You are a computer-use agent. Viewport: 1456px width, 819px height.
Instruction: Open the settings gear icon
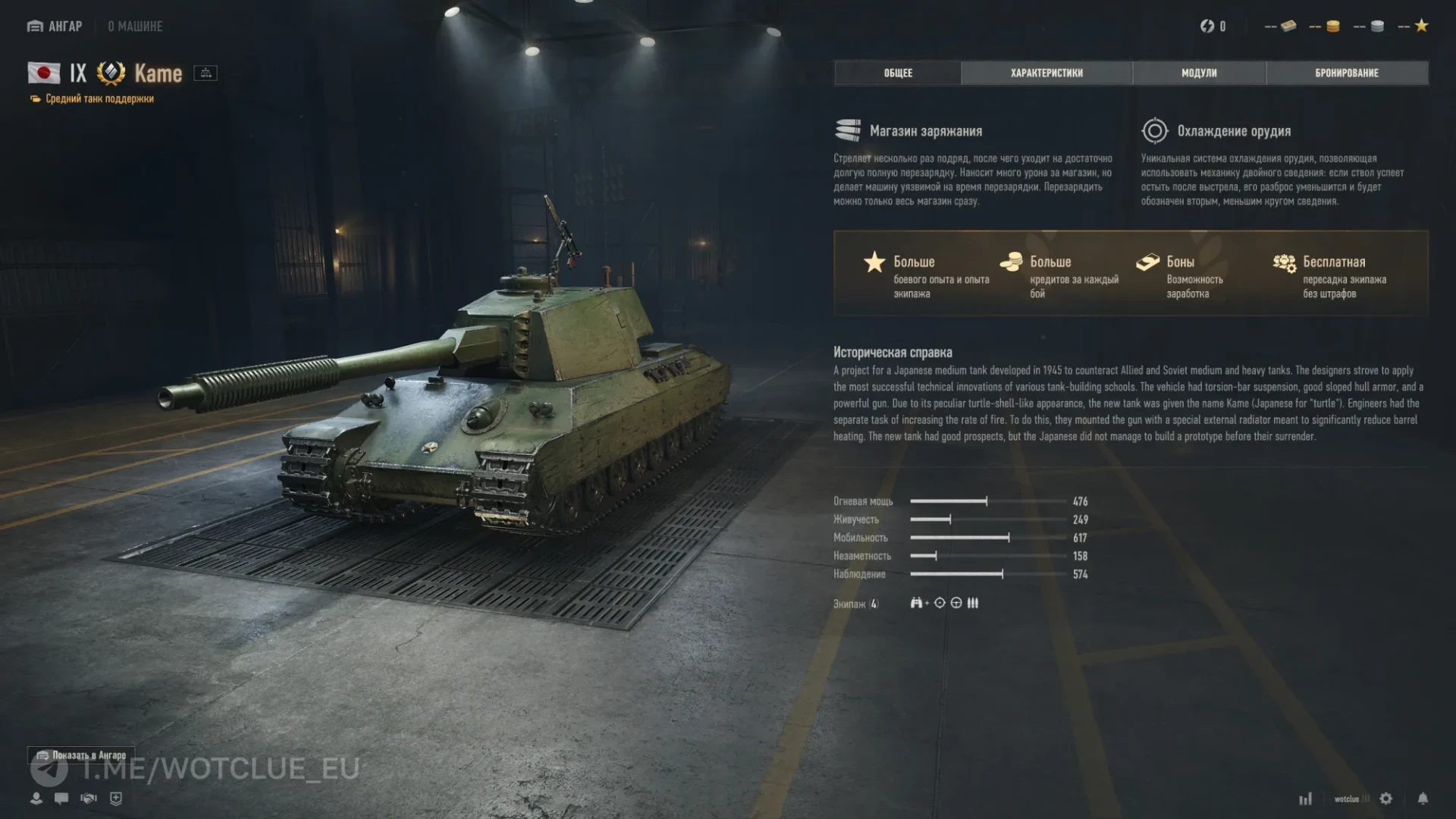[x=1386, y=799]
